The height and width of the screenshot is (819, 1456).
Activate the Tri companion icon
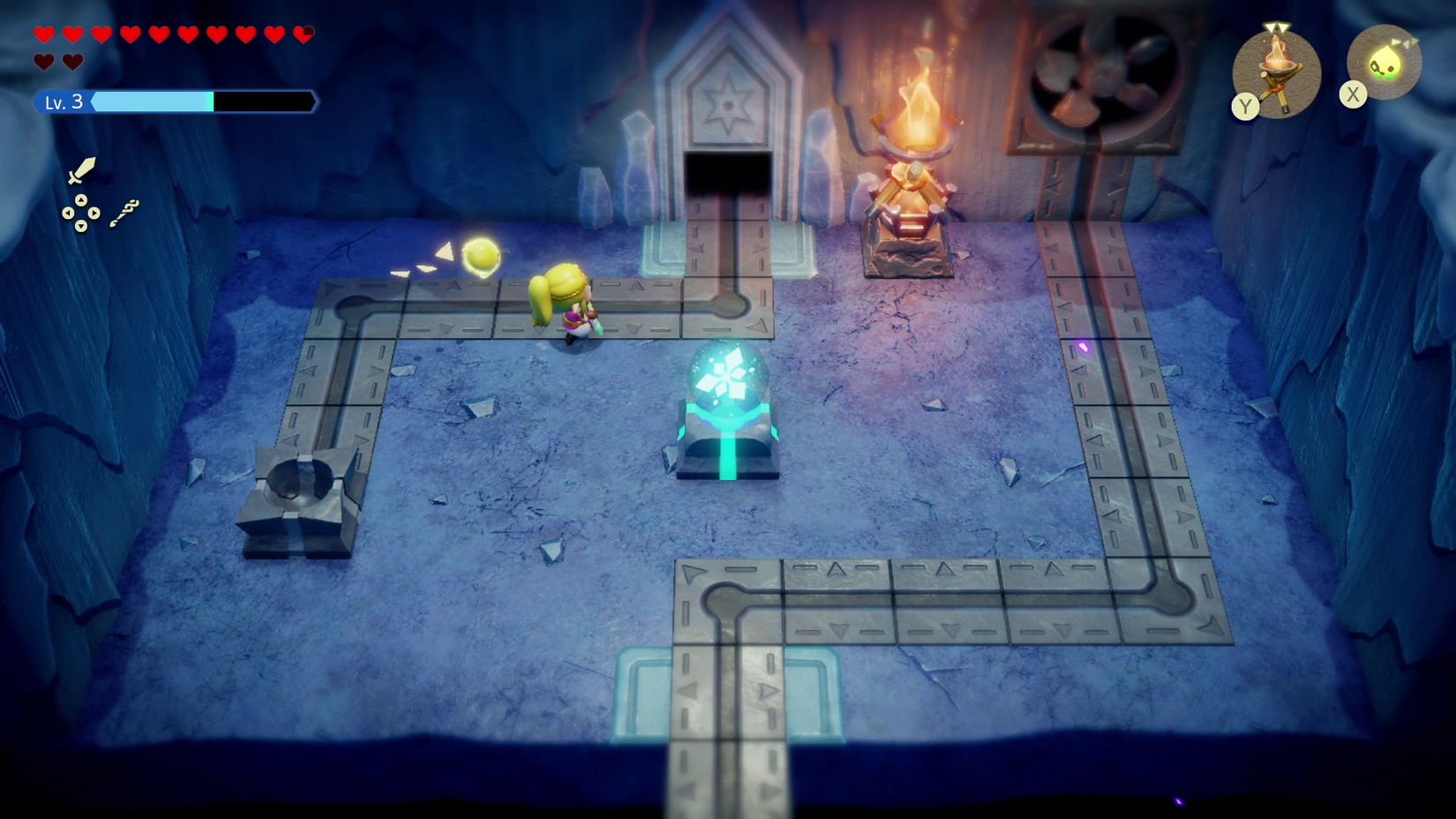point(1384,63)
